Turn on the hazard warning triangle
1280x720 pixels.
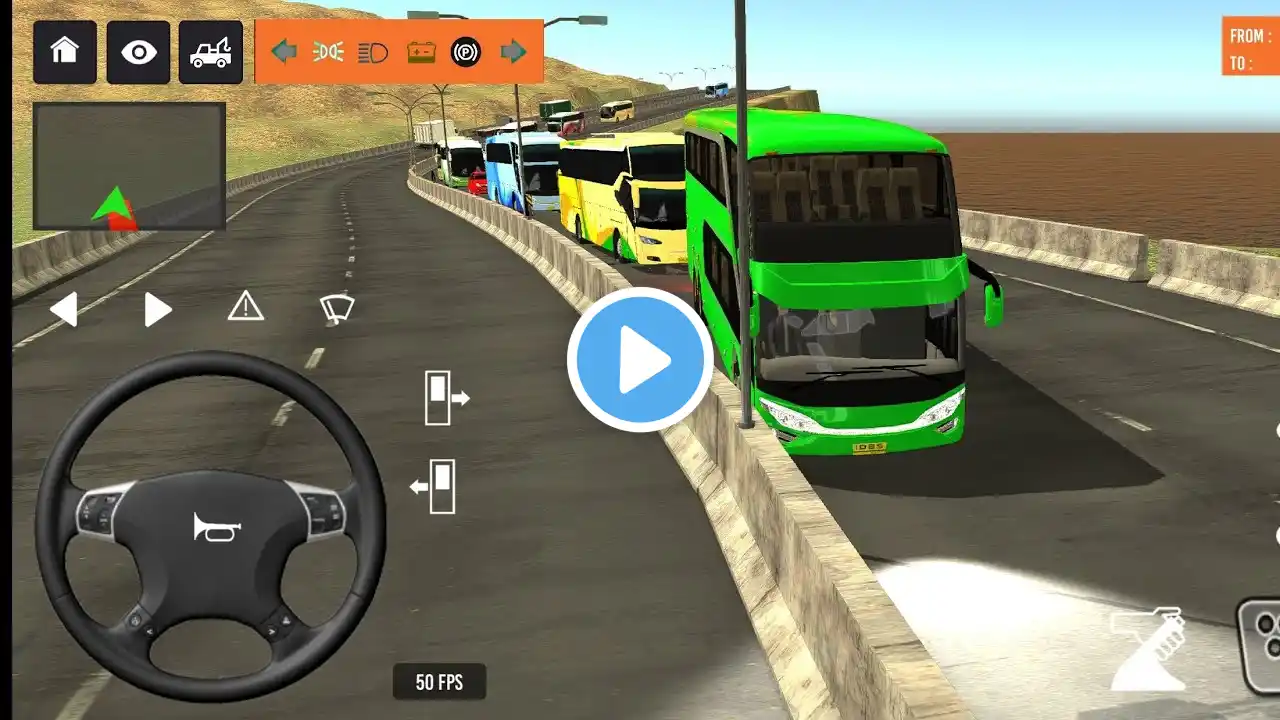(245, 306)
